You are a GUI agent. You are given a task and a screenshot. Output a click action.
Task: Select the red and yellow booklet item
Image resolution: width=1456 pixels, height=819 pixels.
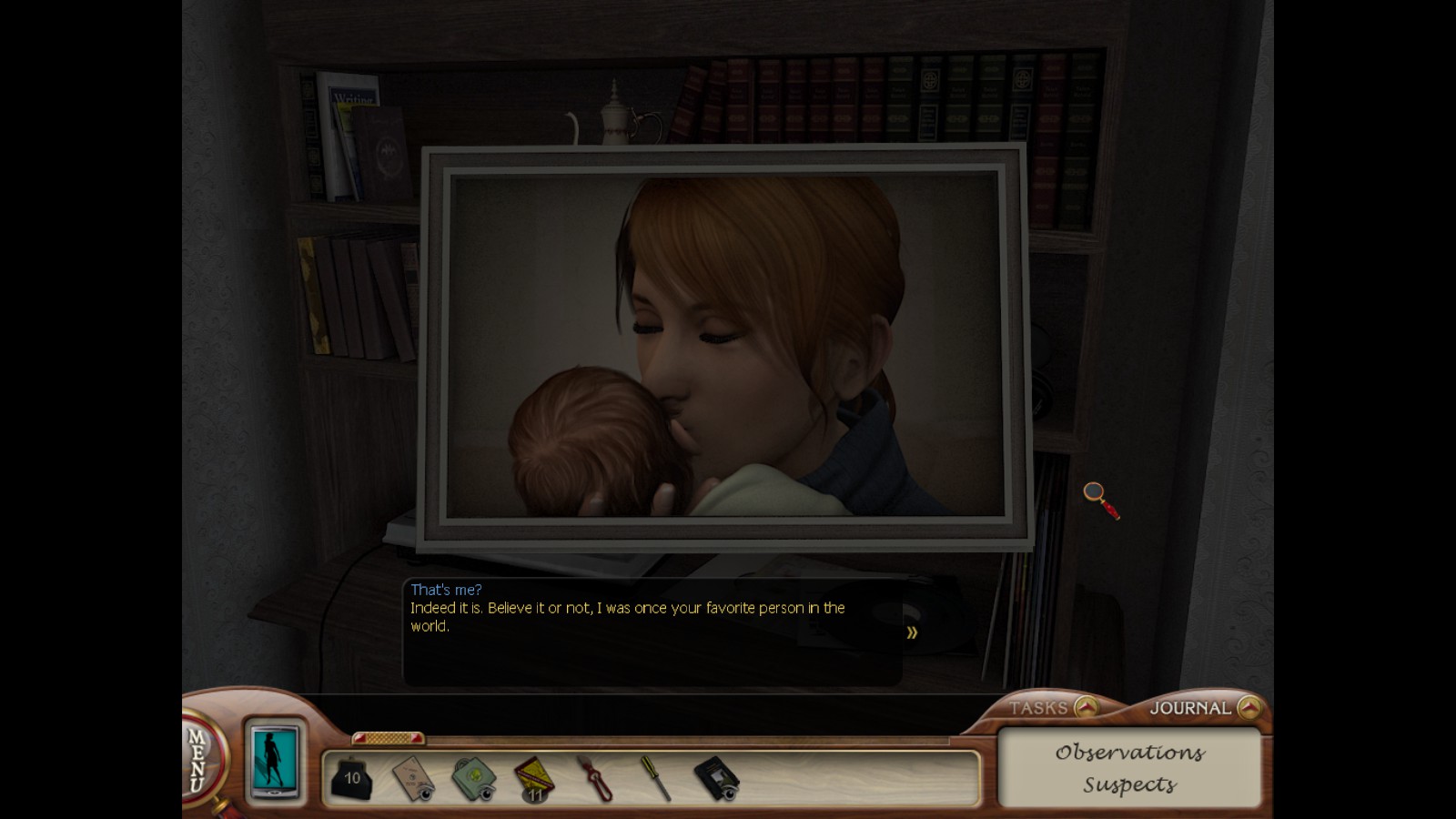[x=534, y=779]
